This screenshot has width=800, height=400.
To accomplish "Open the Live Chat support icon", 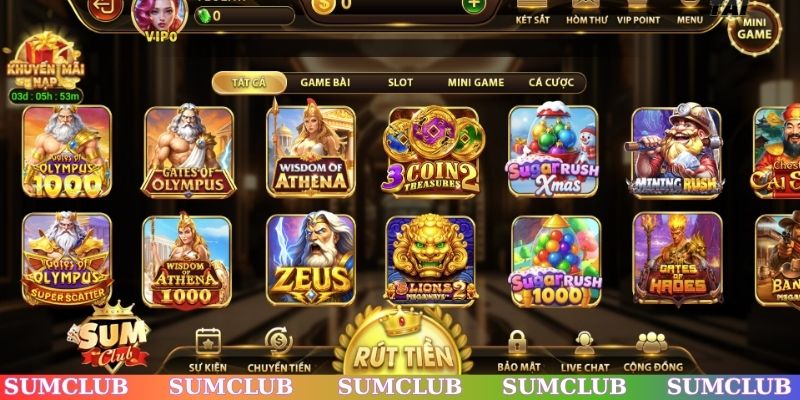I will pyautogui.click(x=587, y=350).
